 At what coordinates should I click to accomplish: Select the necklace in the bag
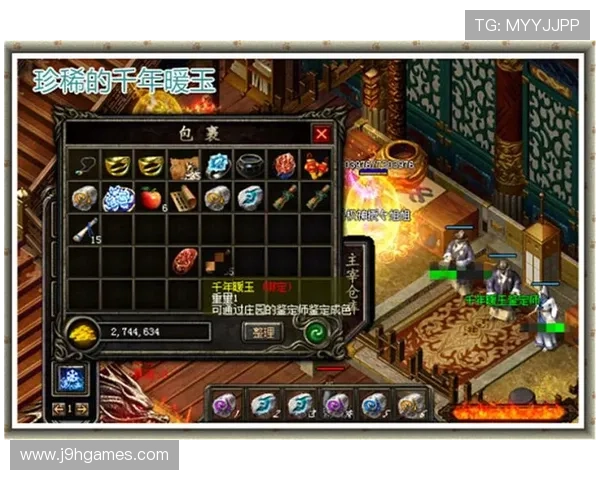click(85, 166)
